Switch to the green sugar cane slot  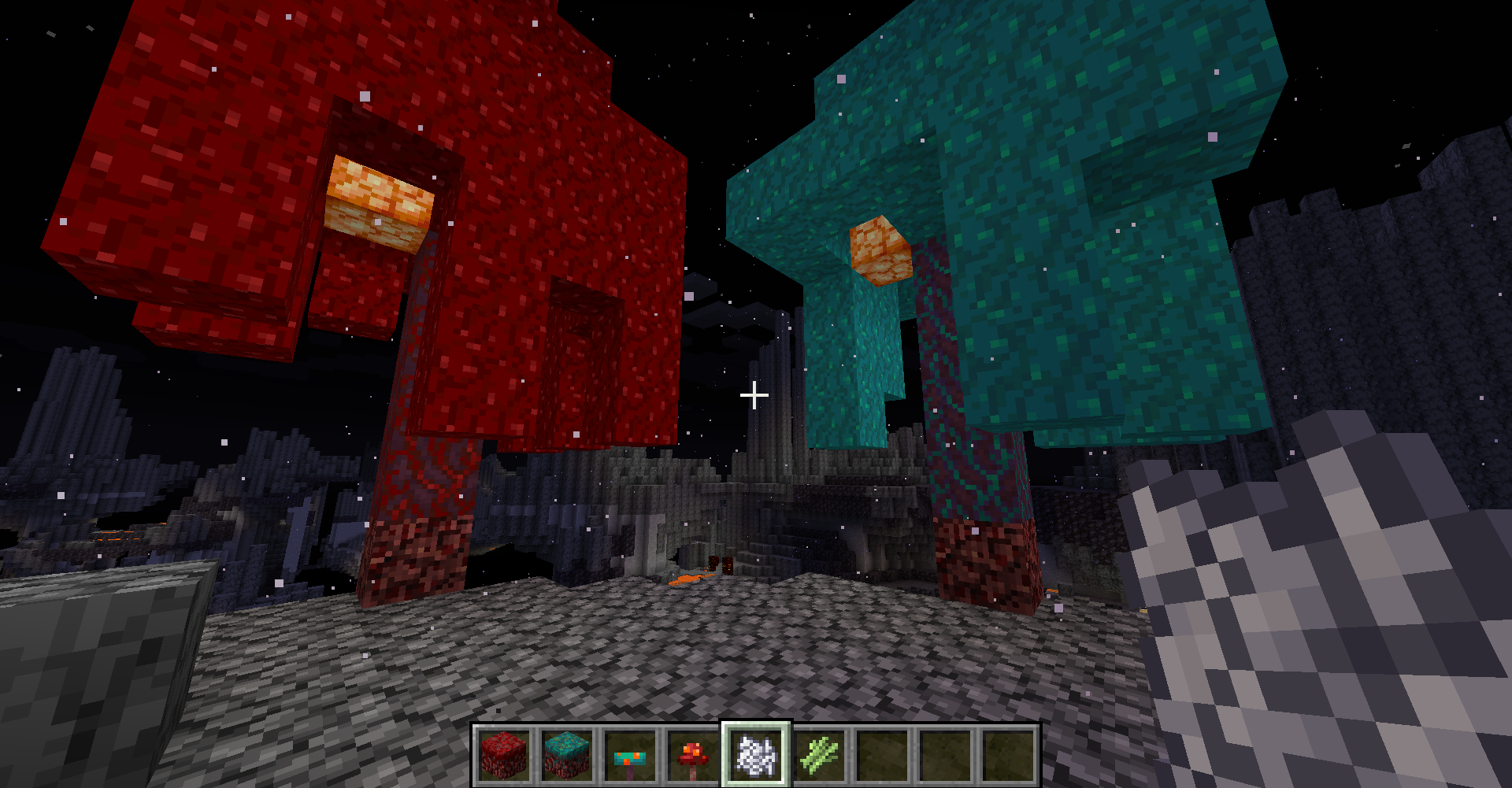(819, 755)
